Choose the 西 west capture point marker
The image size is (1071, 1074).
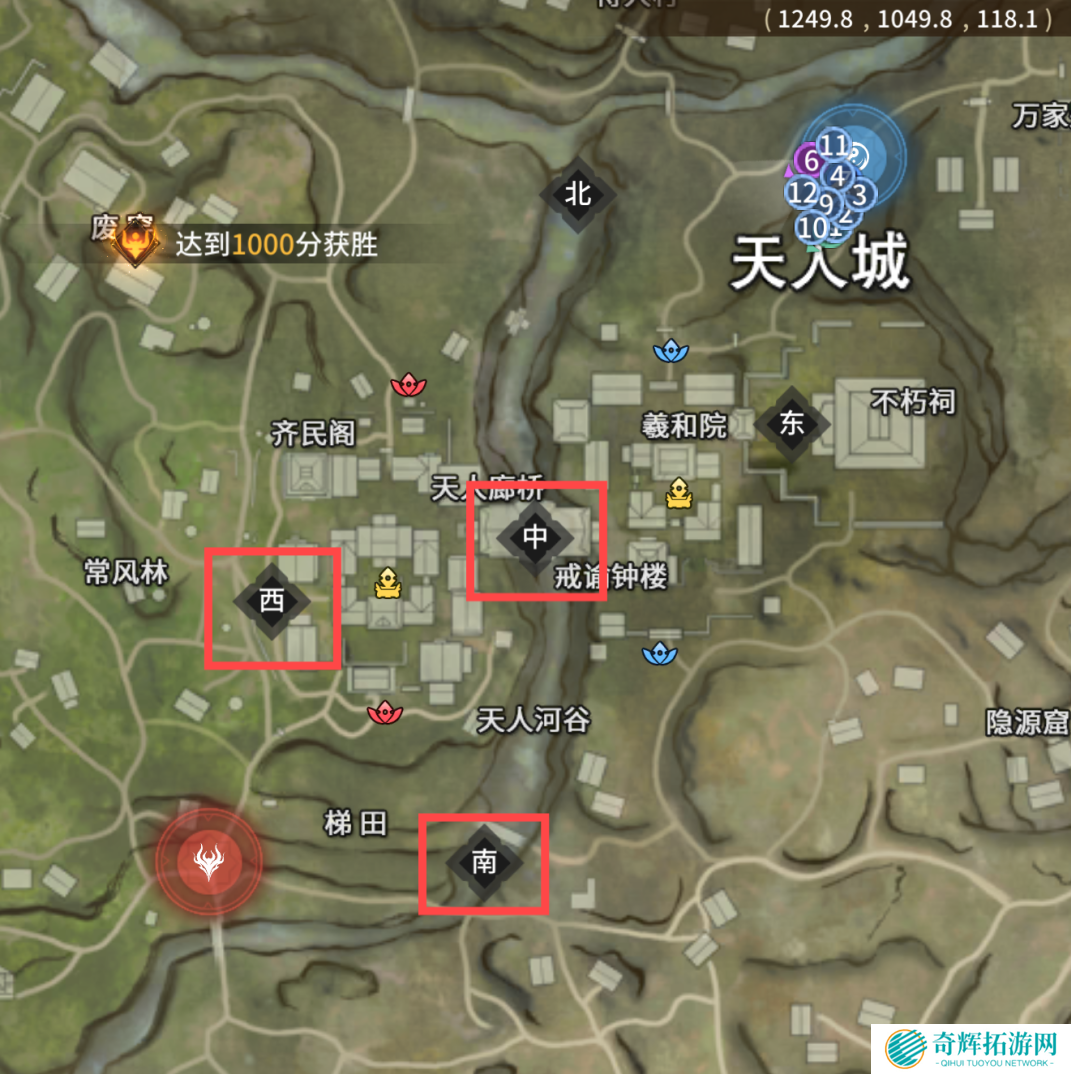tap(271, 602)
